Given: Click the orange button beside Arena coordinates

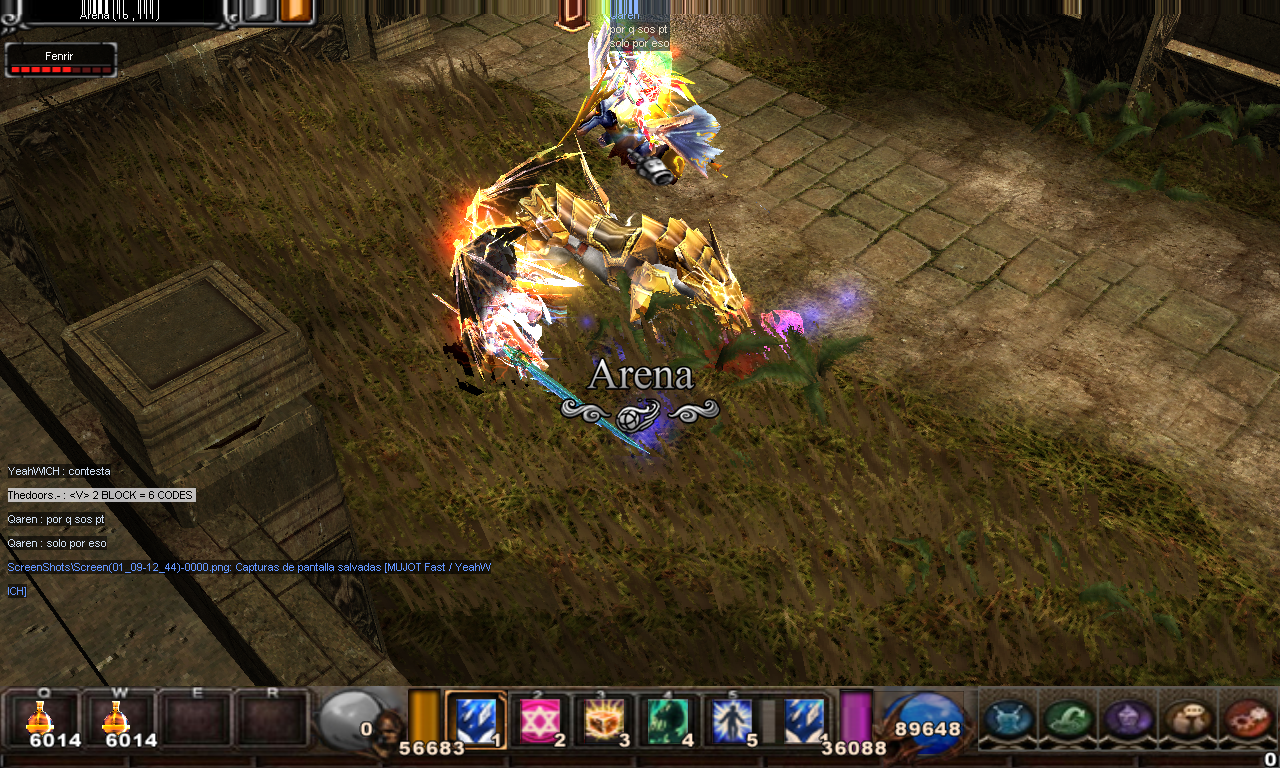Looking at the screenshot, I should point(296,10).
